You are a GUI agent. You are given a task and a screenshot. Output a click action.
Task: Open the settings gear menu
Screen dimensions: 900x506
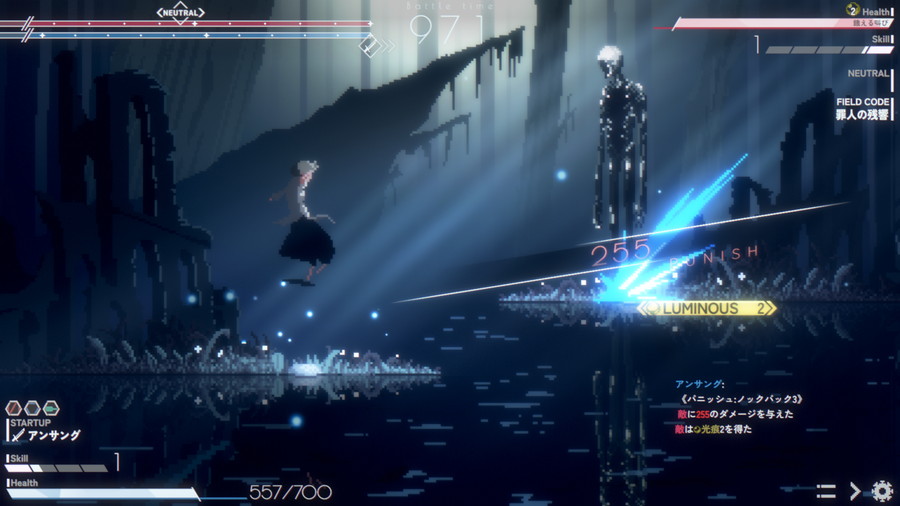(881, 491)
